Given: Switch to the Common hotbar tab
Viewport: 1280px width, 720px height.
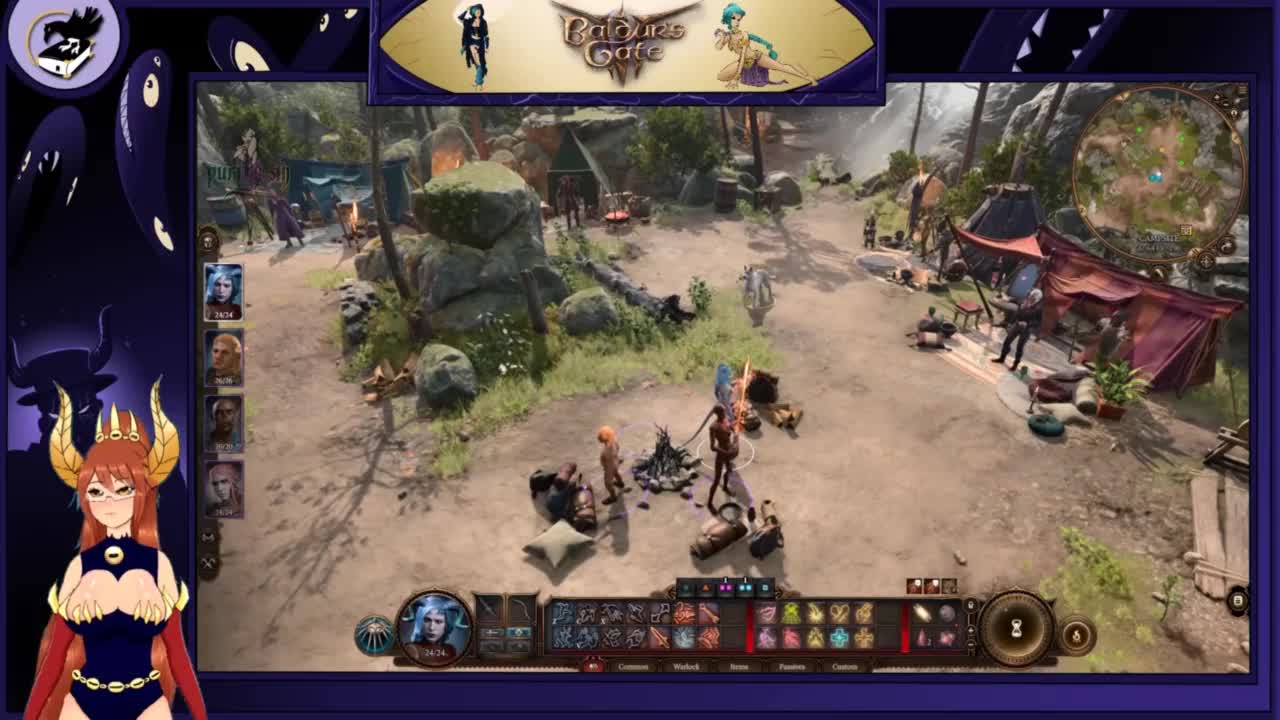Looking at the screenshot, I should pos(633,666).
